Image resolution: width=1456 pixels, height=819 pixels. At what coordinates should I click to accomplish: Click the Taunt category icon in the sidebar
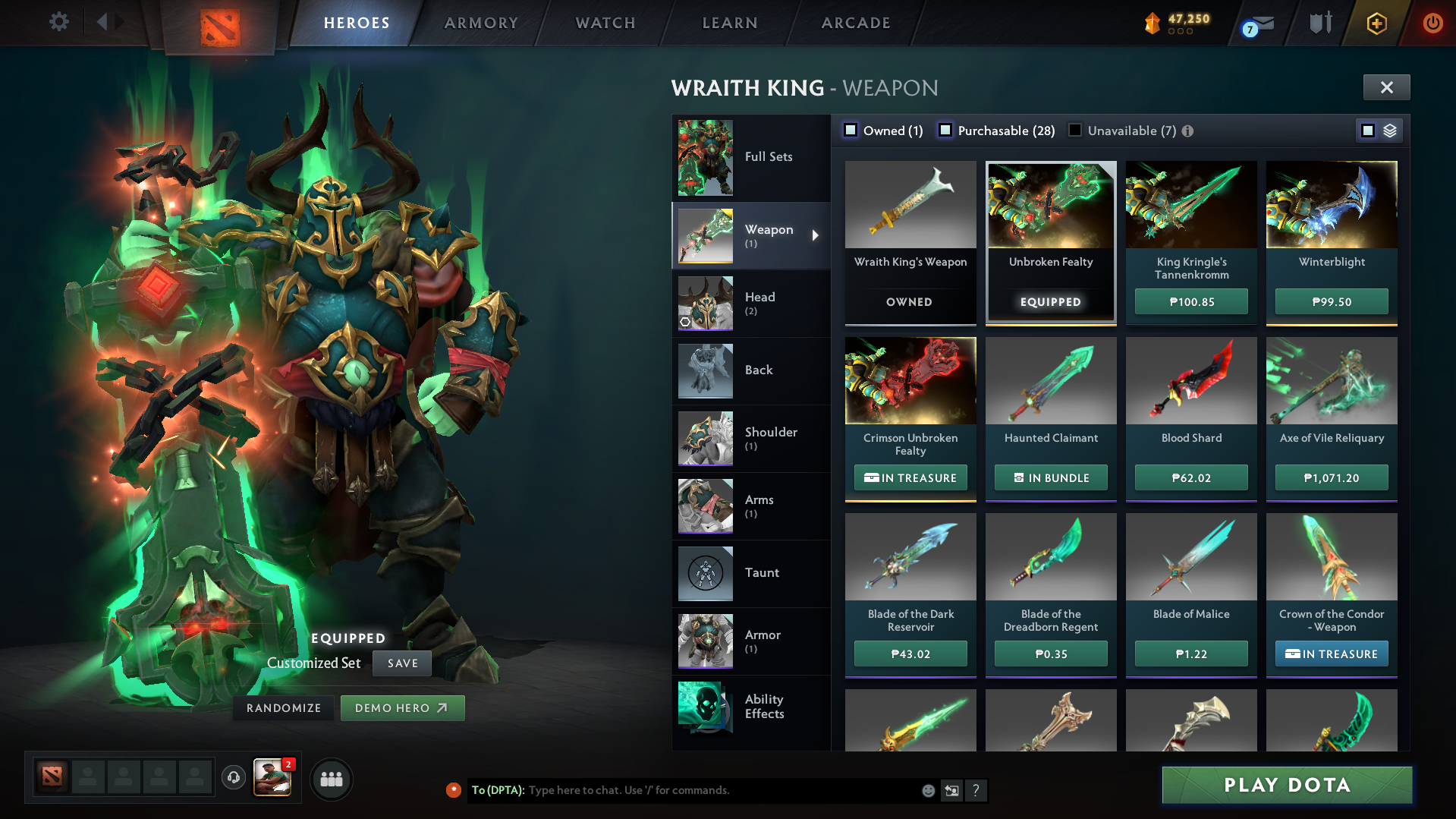[x=705, y=573]
